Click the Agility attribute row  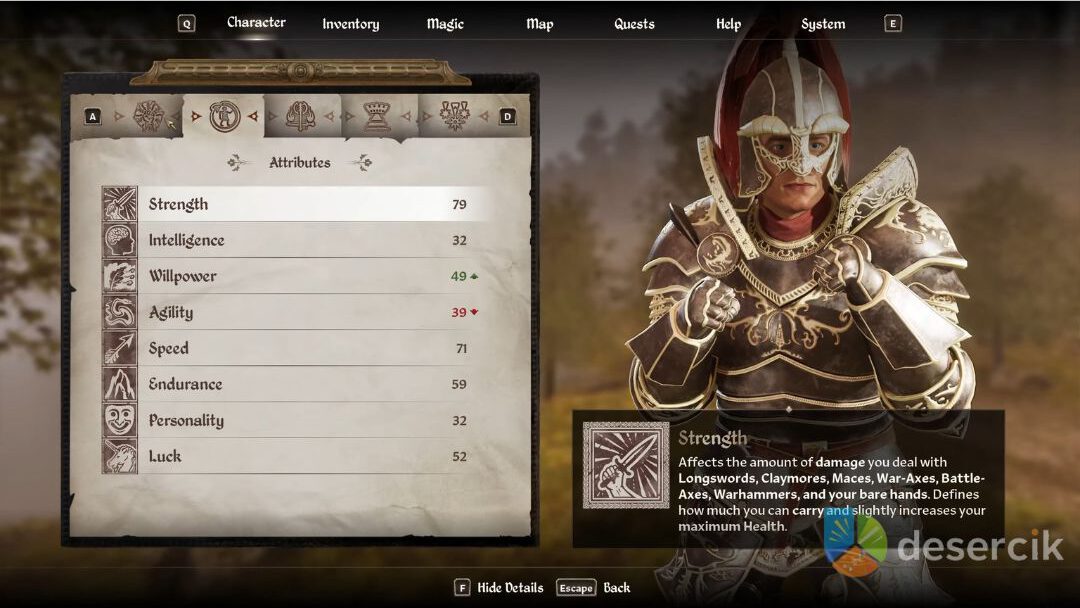coord(300,312)
